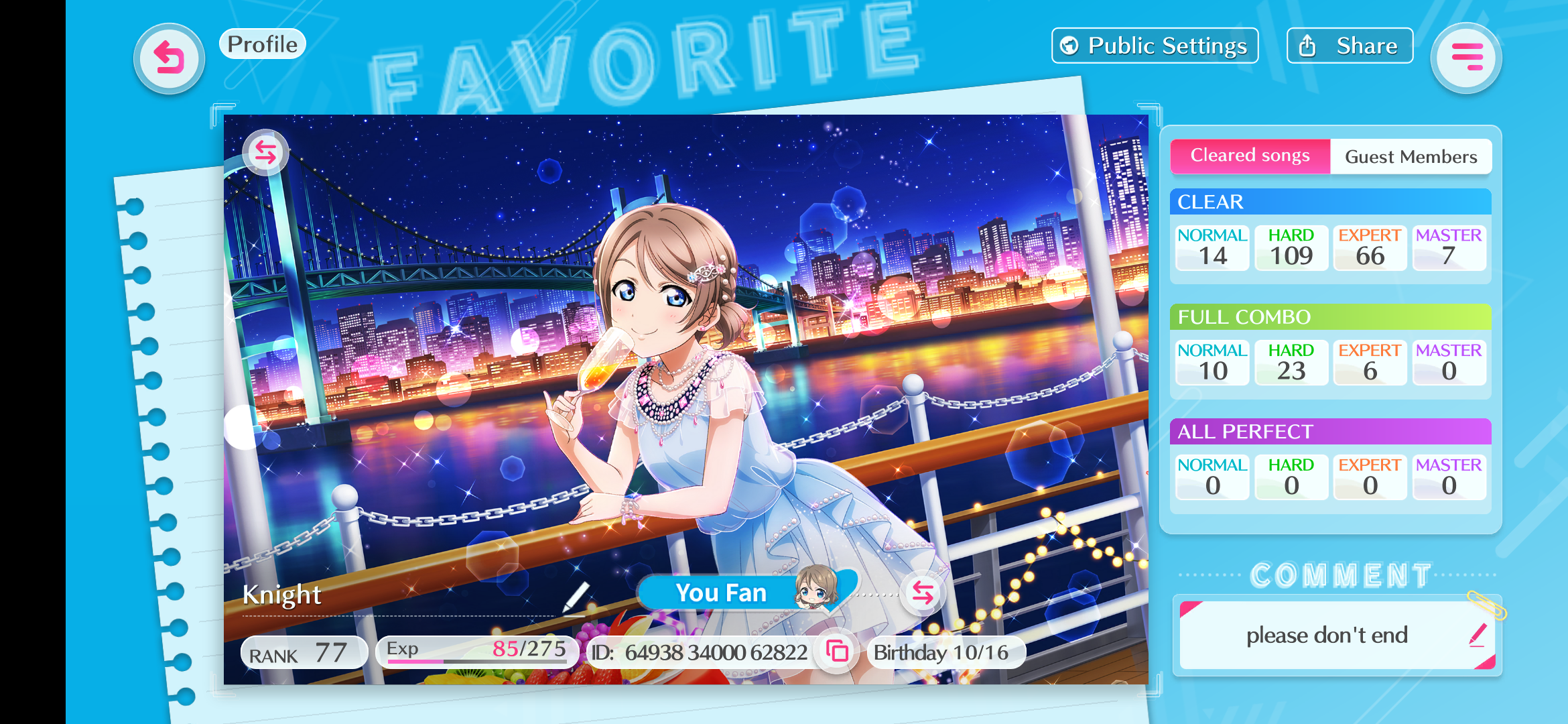
Task: Open the hamburger menu
Action: (1466, 58)
